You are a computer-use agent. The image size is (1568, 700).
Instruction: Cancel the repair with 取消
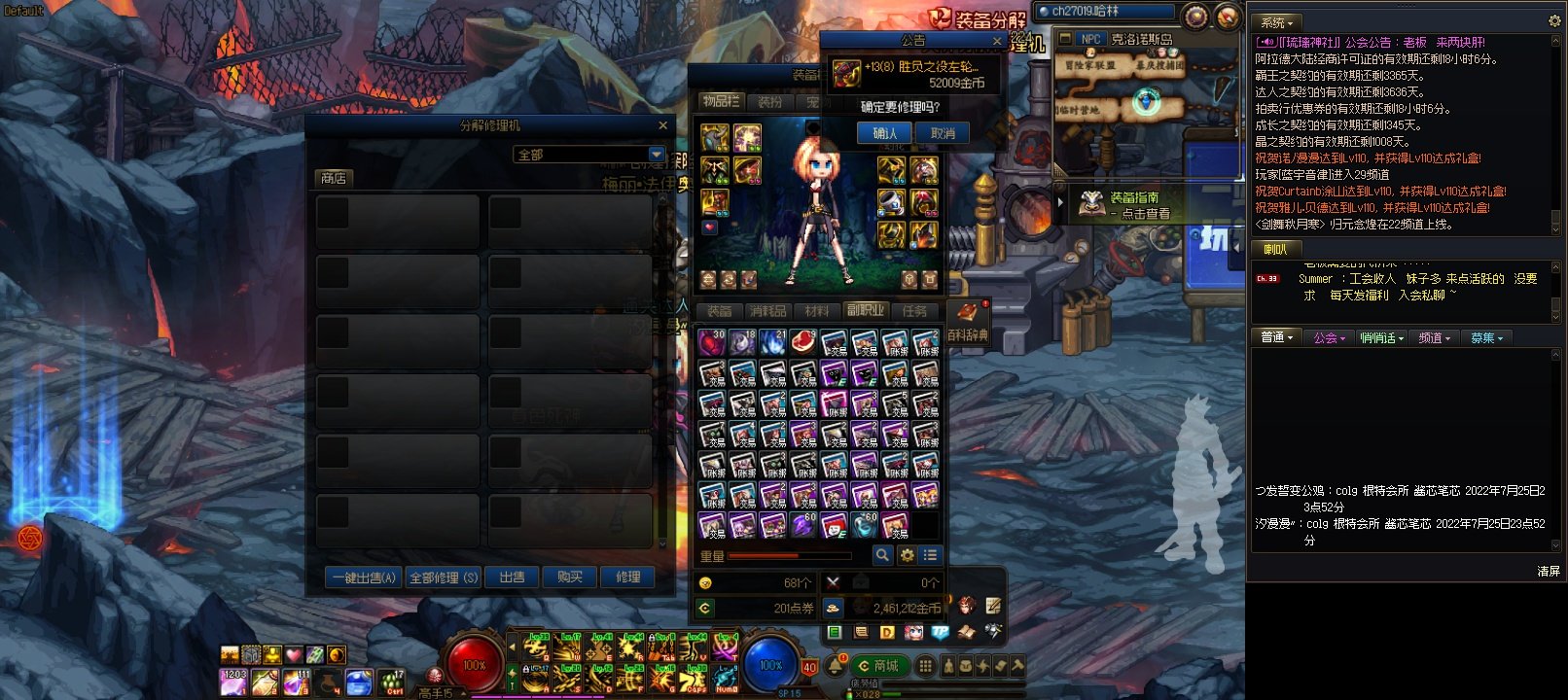[942, 133]
